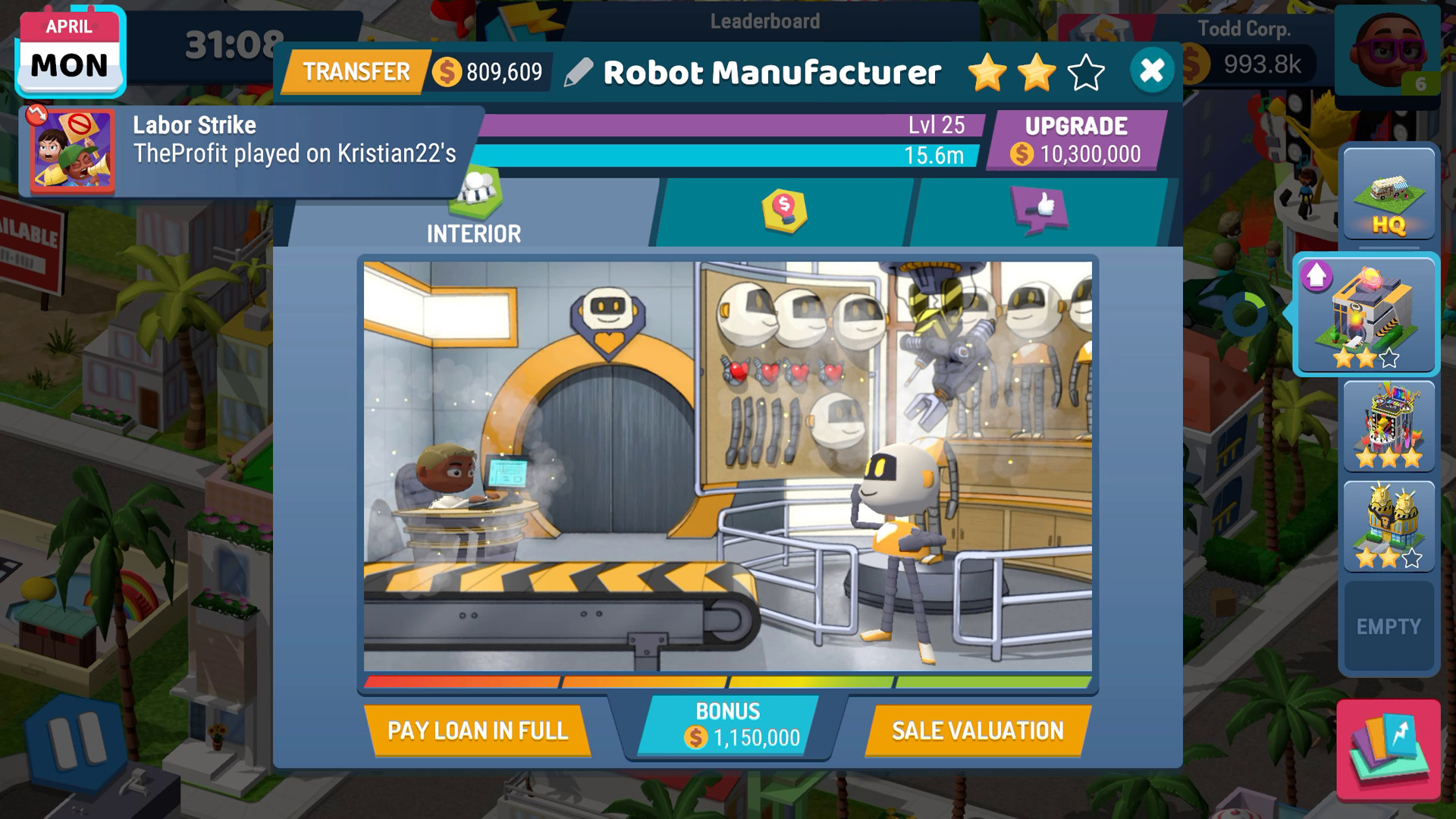
Task: Rename Robot Manufacturer using the pencil icon
Action: coord(578,74)
